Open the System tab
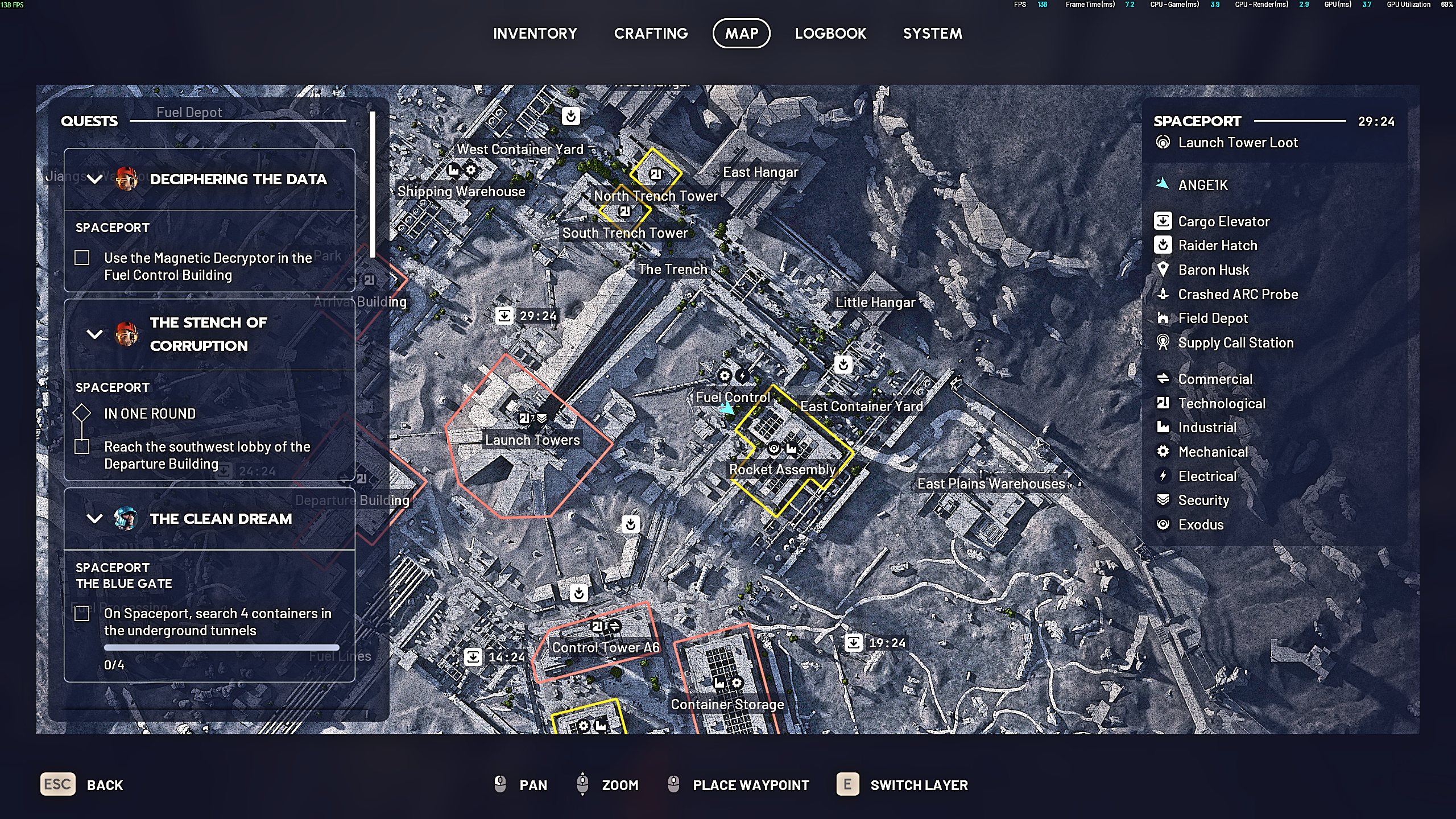This screenshot has height=819, width=1456. [932, 34]
